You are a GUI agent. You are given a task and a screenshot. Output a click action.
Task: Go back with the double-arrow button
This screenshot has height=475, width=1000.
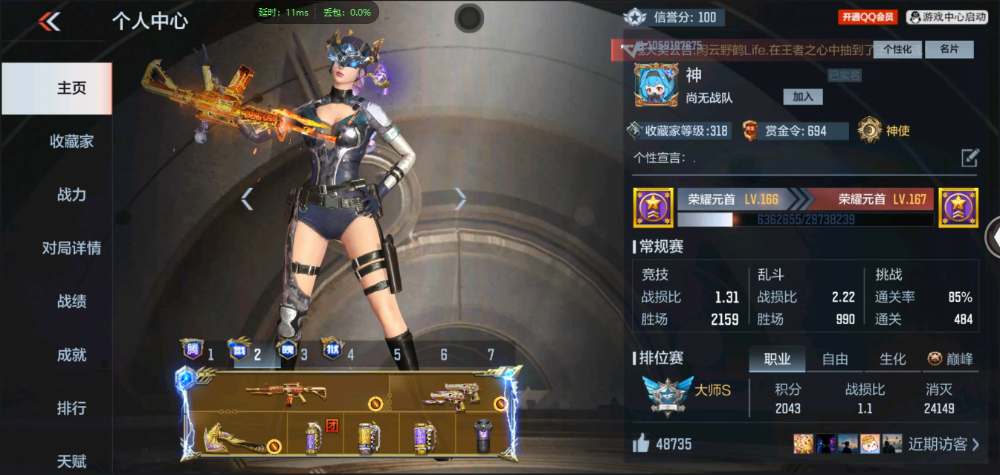click(49, 21)
